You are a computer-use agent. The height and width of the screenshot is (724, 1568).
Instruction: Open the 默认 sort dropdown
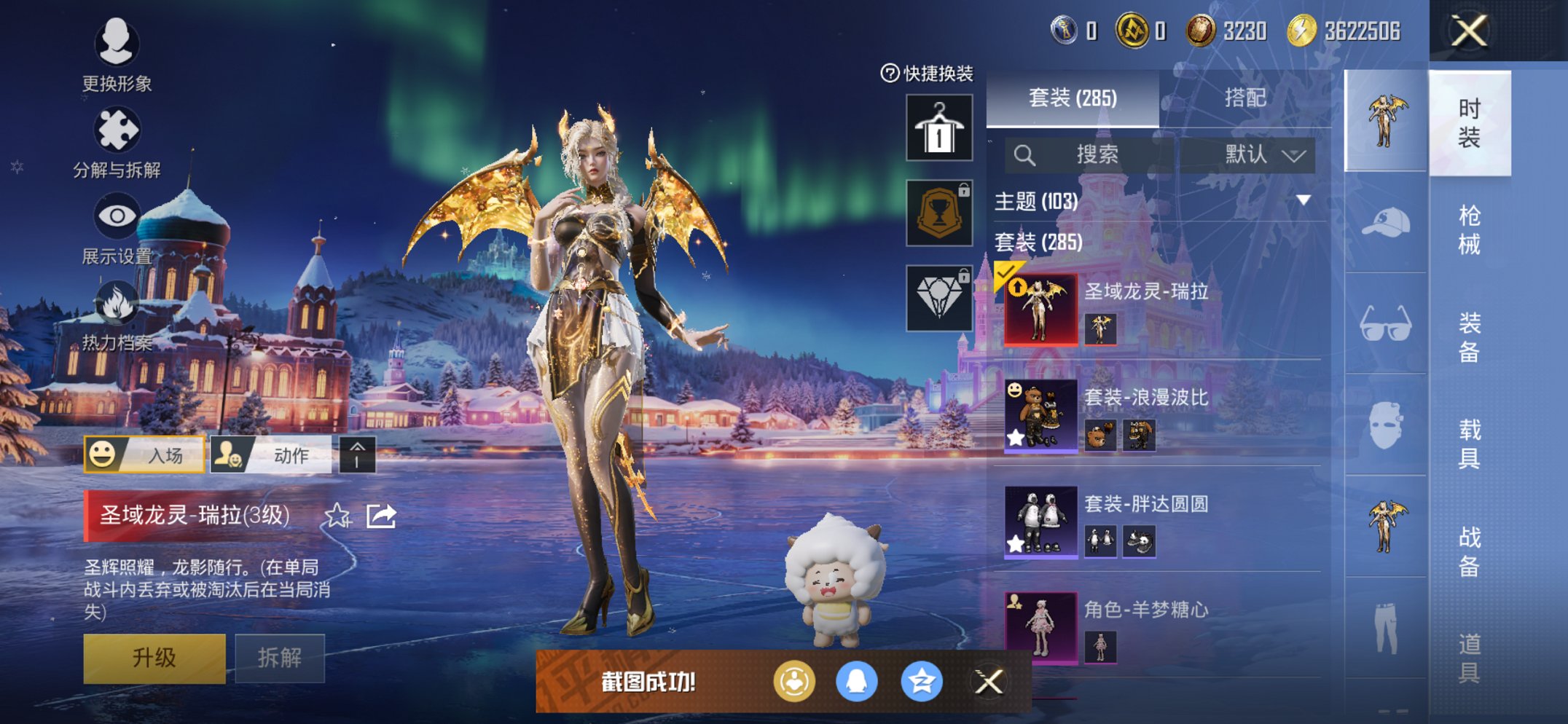(1263, 154)
